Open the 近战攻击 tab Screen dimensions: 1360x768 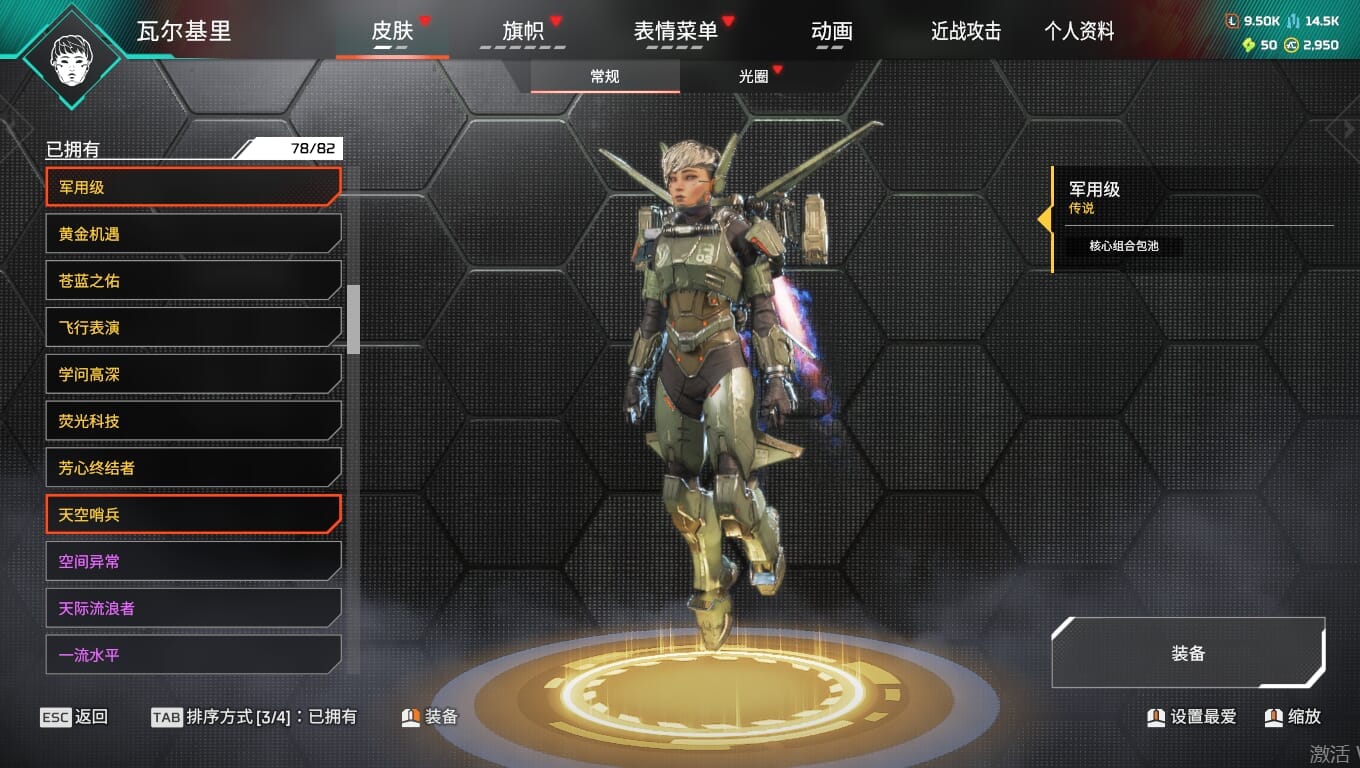966,32
